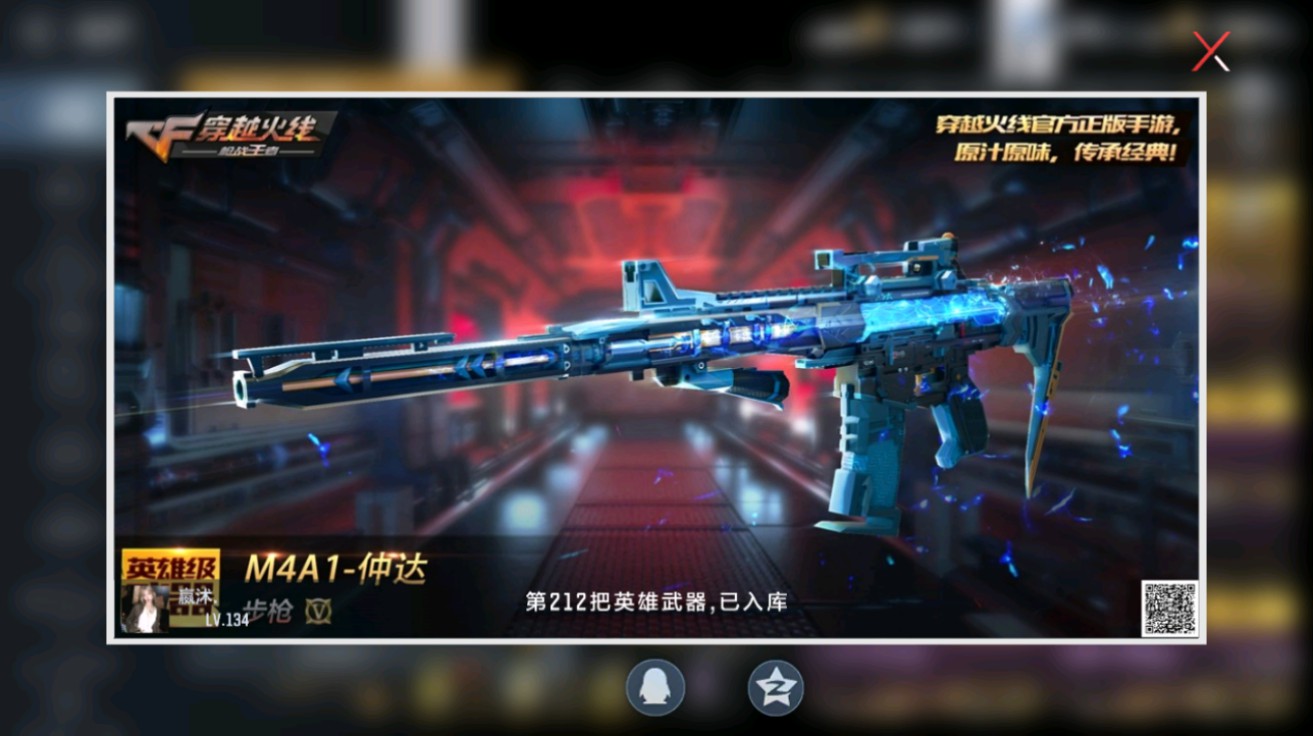Share the weapon card to QQ friends
Image resolution: width=1313 pixels, height=736 pixels.
657,689
